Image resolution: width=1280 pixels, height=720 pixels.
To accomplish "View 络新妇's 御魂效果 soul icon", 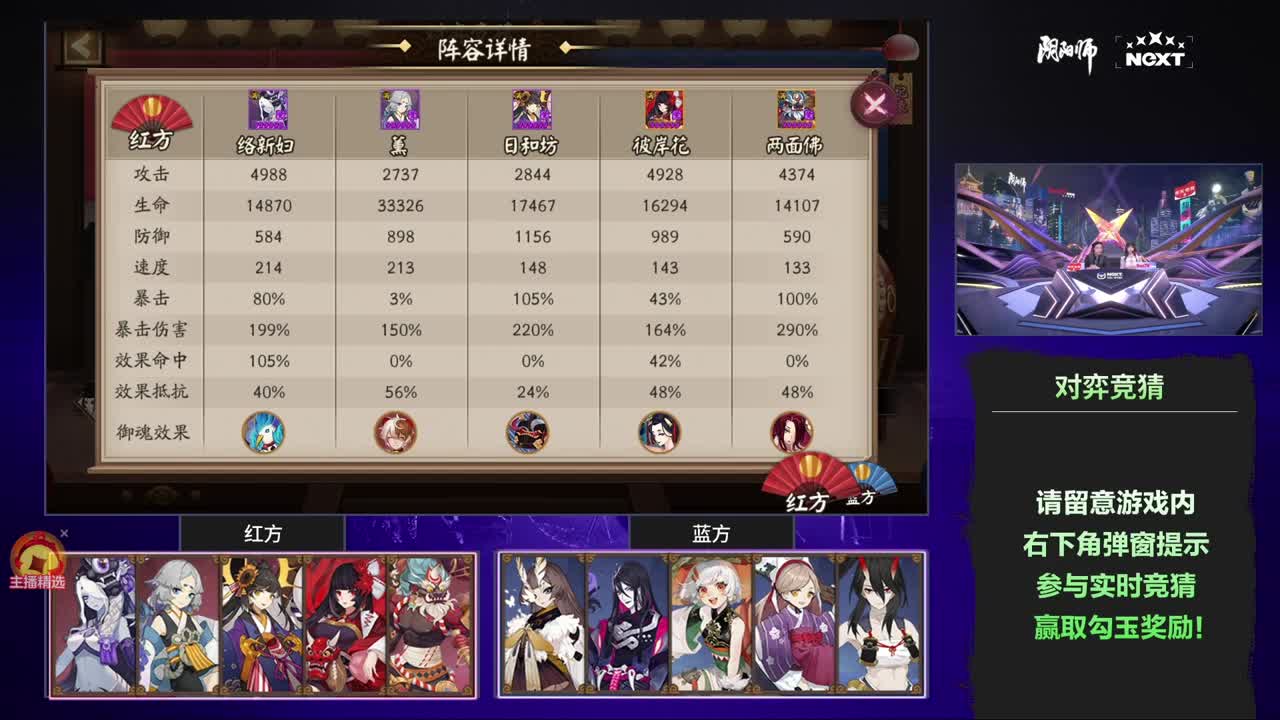I will pos(262,431).
